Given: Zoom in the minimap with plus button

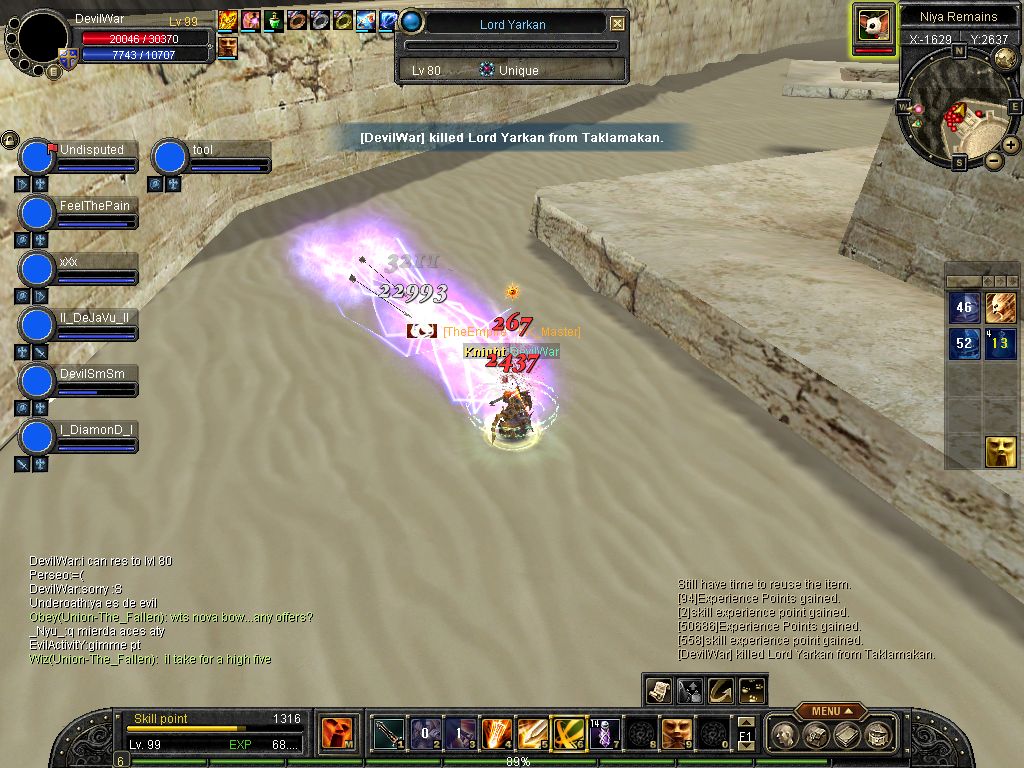Looking at the screenshot, I should click(x=1011, y=145).
